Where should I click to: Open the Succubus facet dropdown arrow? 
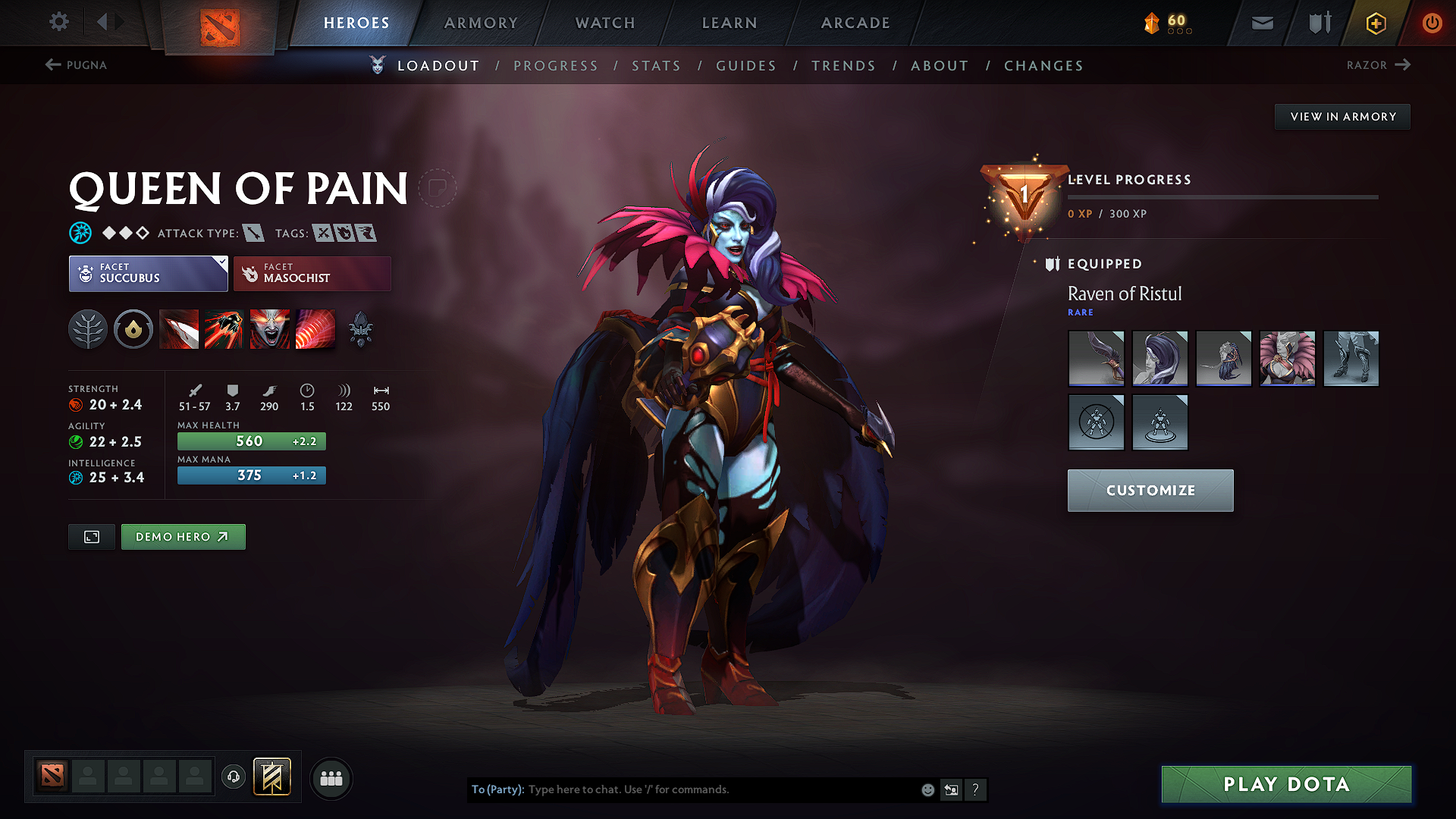(221, 262)
